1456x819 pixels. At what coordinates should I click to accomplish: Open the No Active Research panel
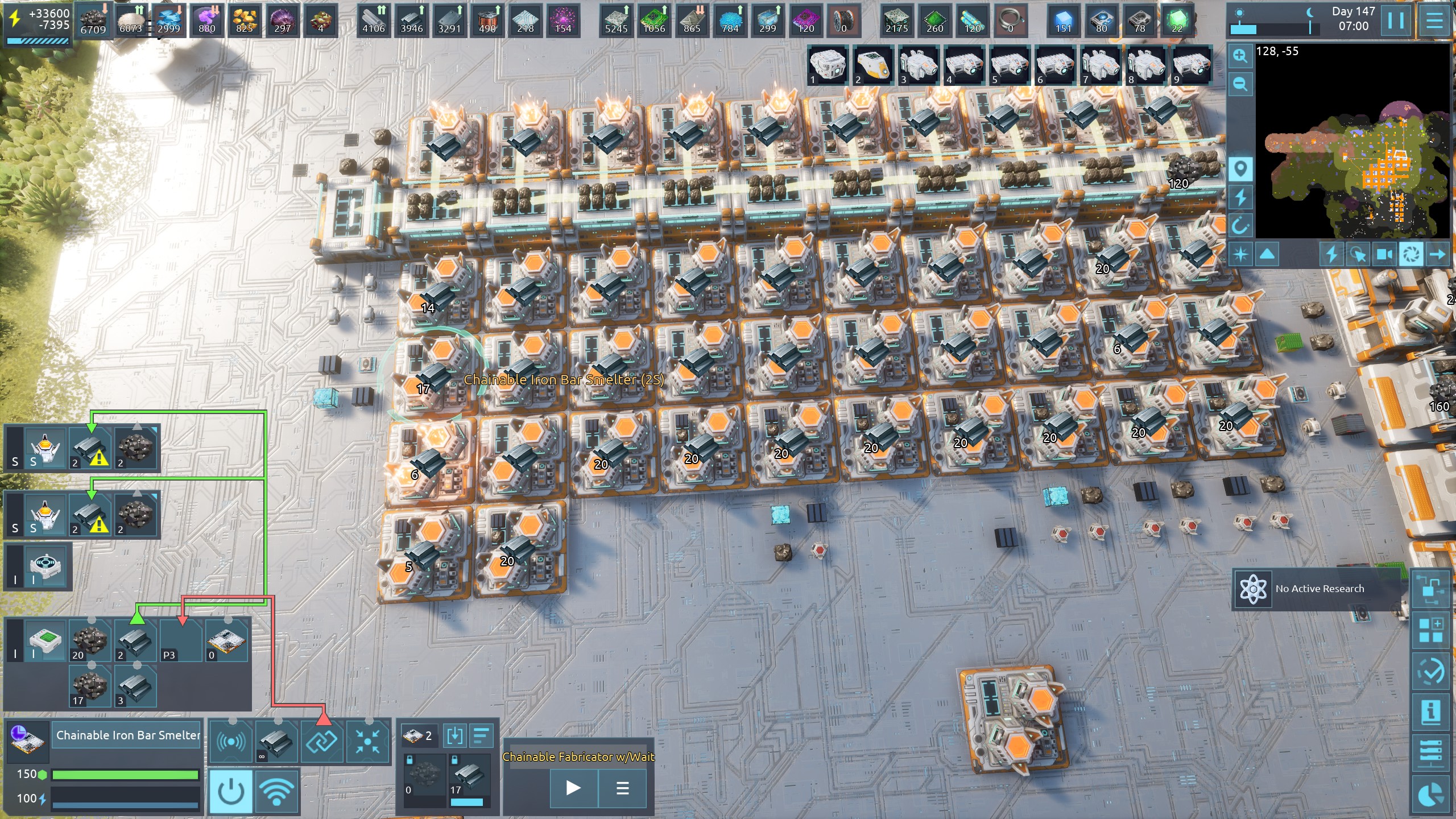(1318, 589)
